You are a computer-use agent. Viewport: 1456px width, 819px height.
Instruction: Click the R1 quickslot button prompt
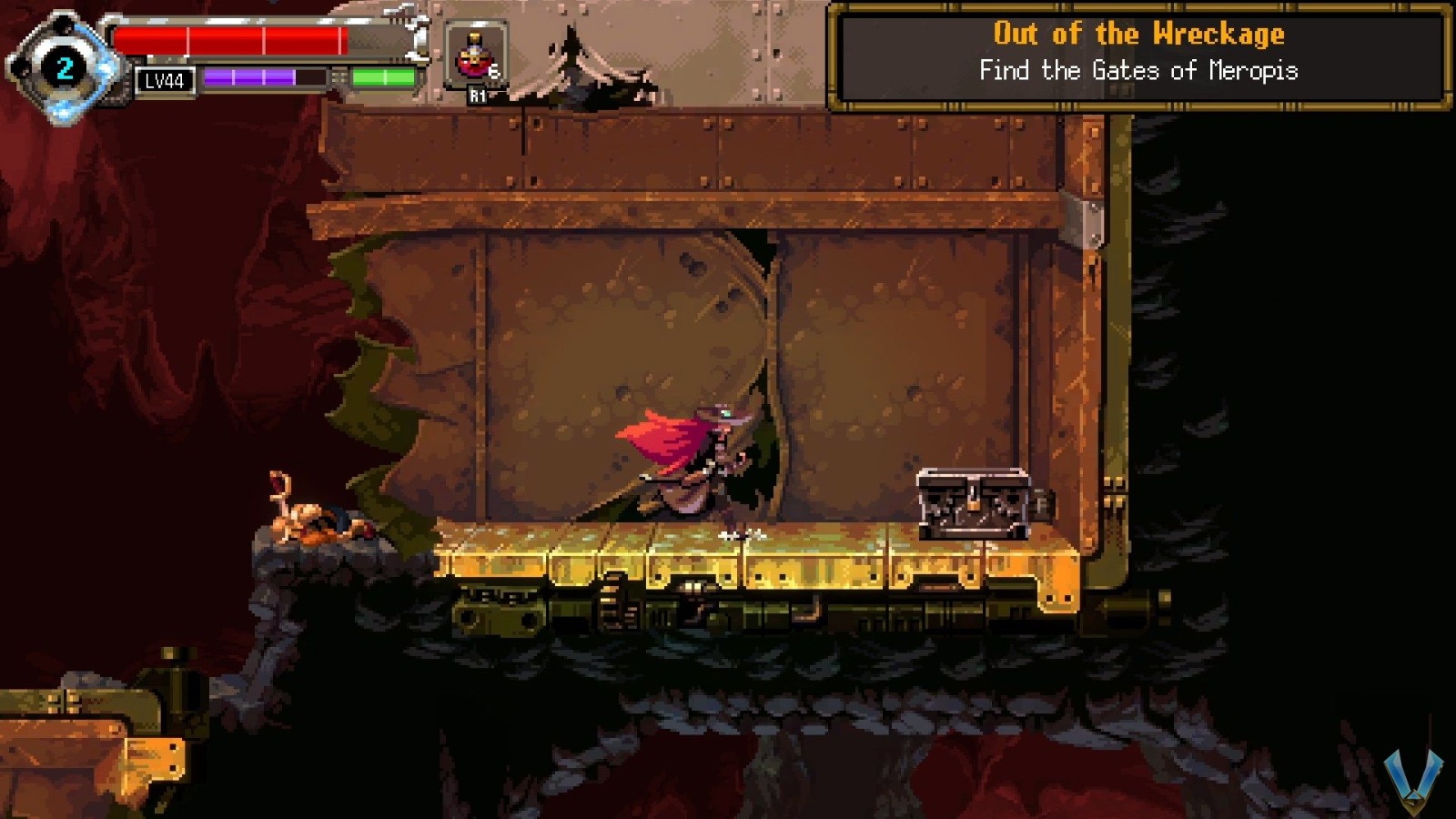pyautogui.click(x=479, y=95)
